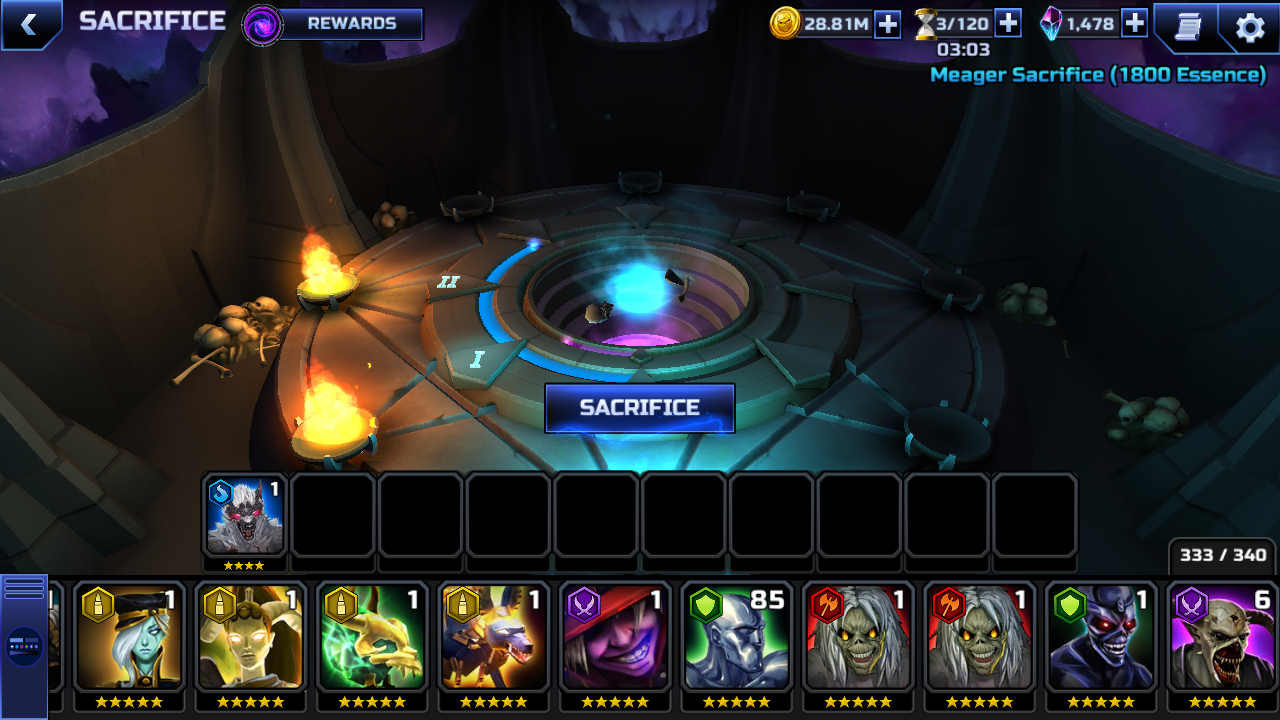The image size is (1280, 720).
Task: Refill sands of time with plus button
Action: point(1008,23)
